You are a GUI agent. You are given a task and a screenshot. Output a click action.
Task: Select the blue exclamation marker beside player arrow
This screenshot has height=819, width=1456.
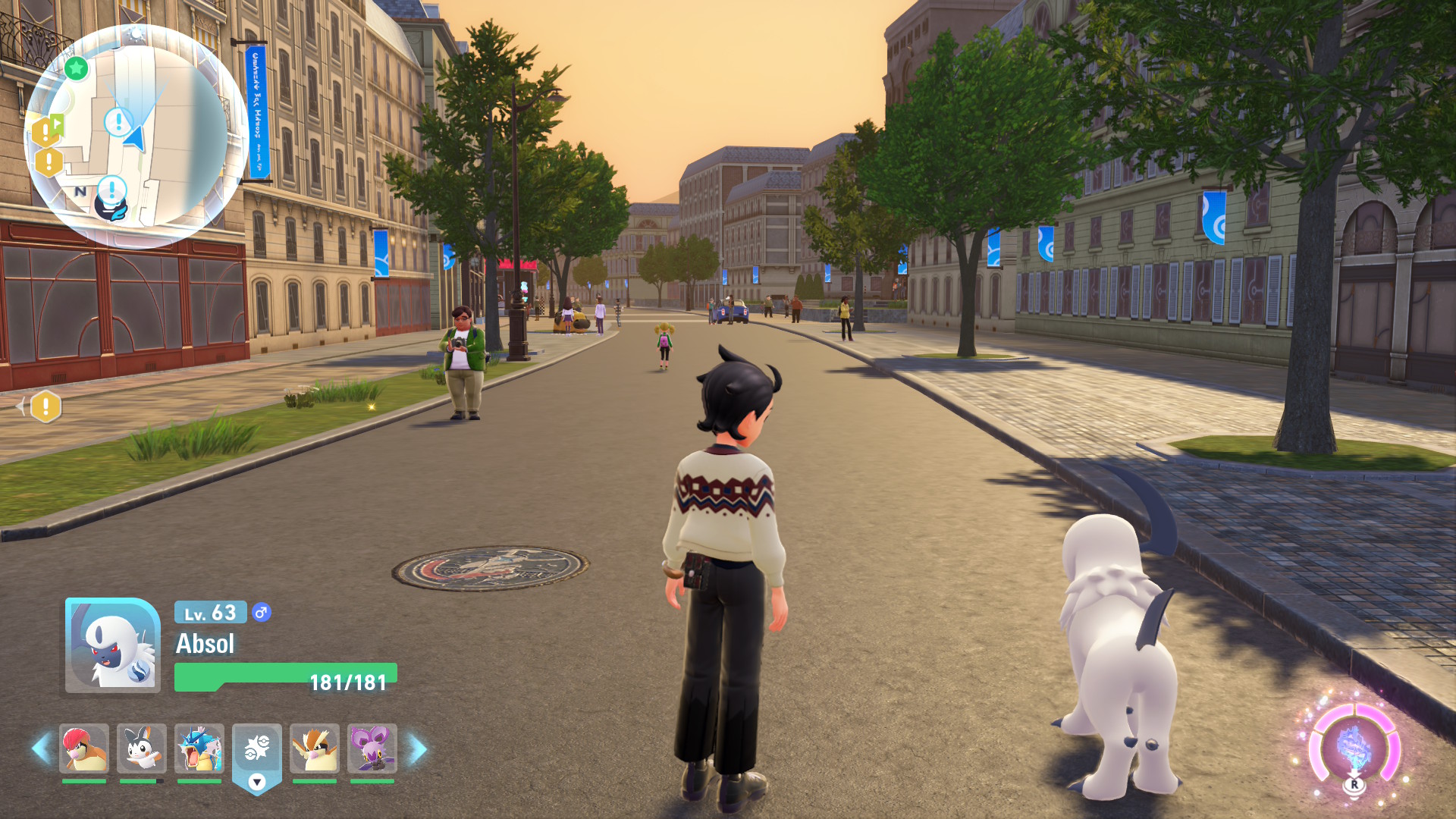click(118, 121)
